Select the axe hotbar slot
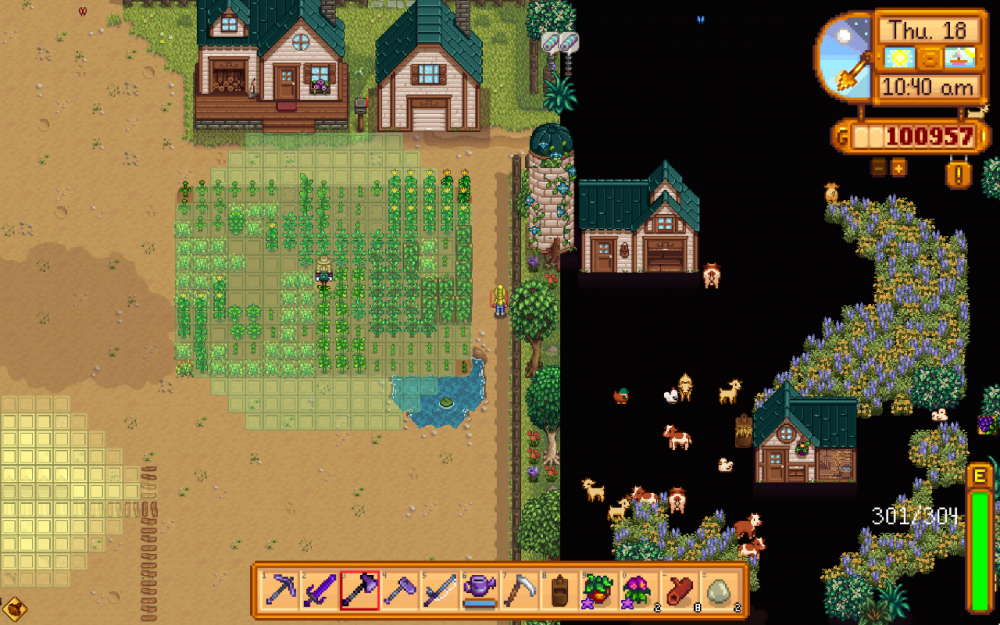This screenshot has height=625, width=1000. coord(360,591)
